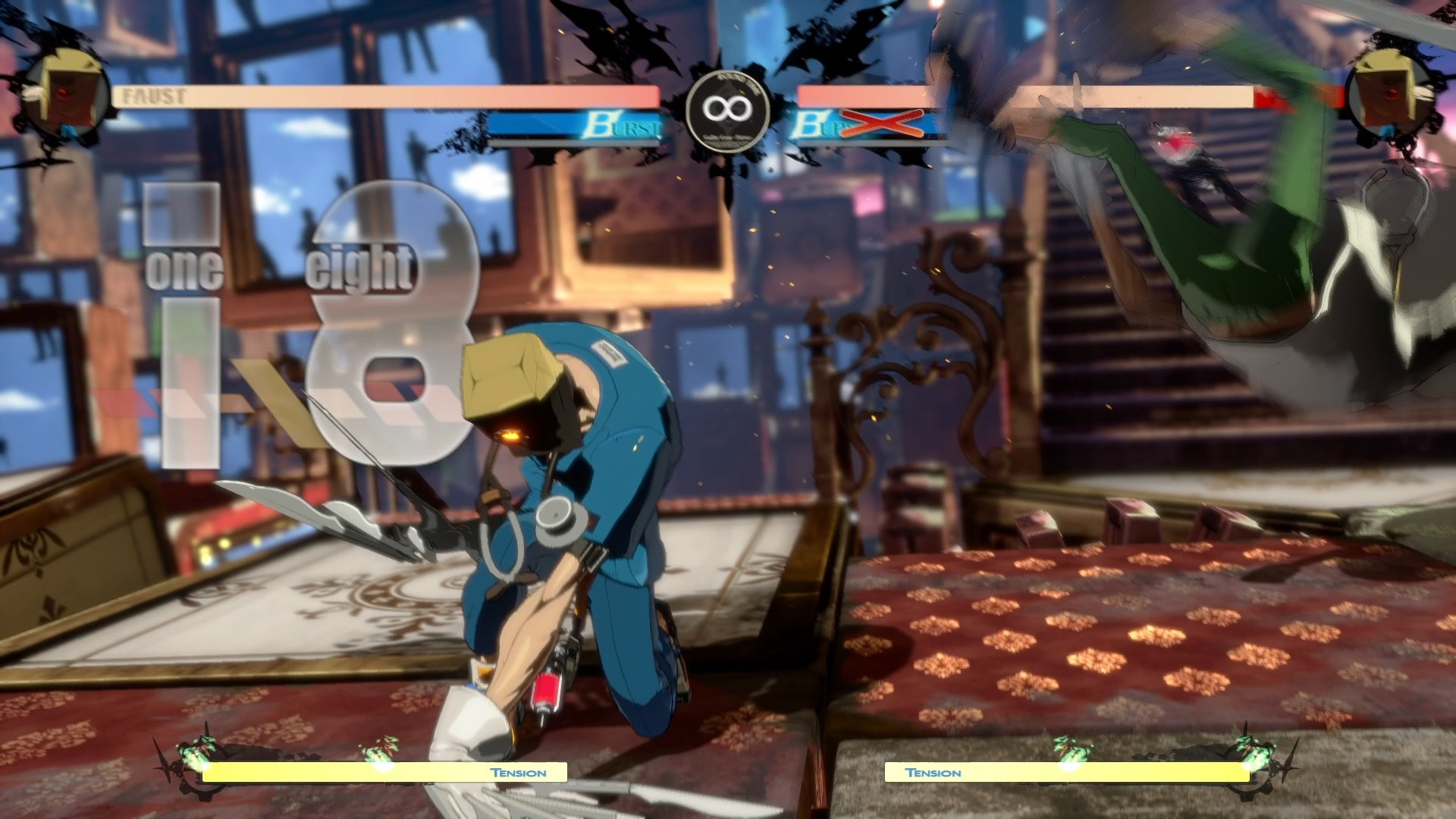Viewport: 1456px width, 819px height.
Task: Select the FAUST name label
Action: click(155, 96)
